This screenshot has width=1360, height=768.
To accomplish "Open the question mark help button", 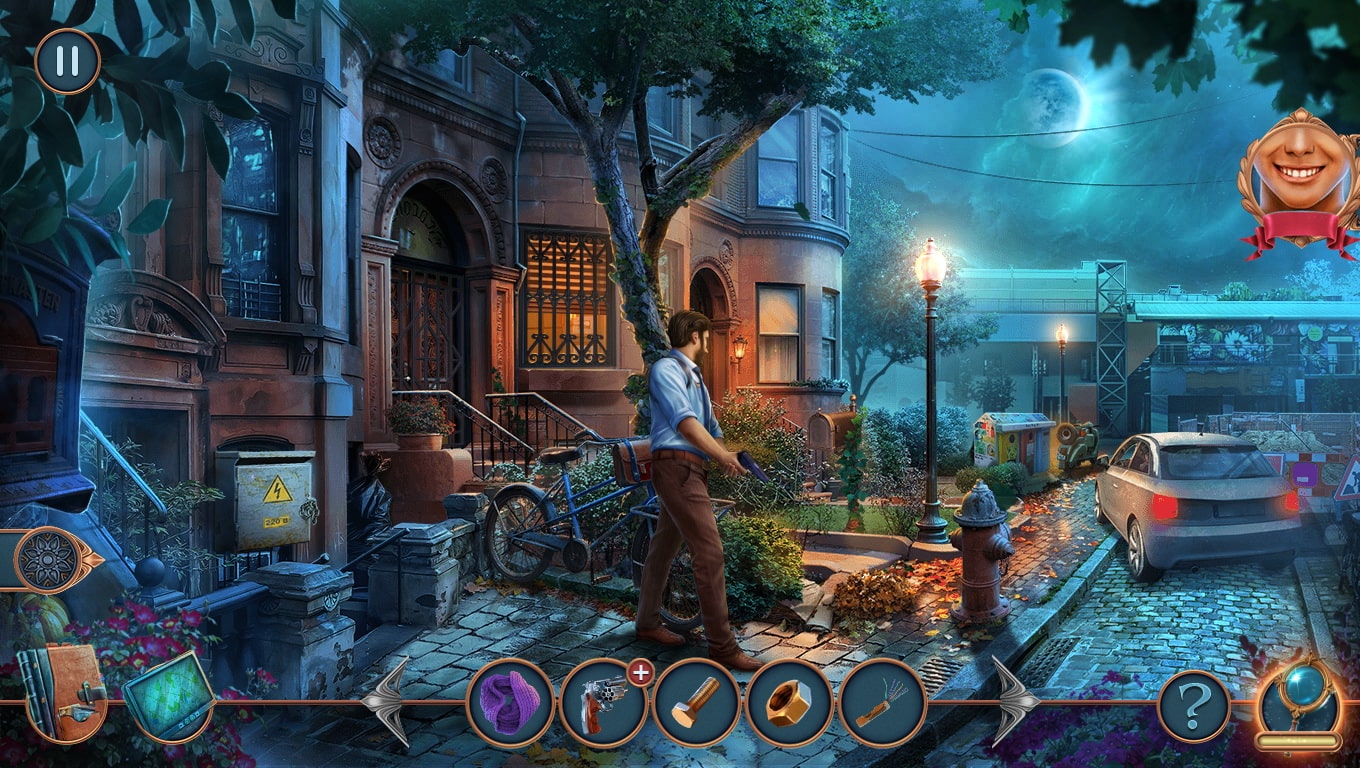I will (x=1193, y=706).
